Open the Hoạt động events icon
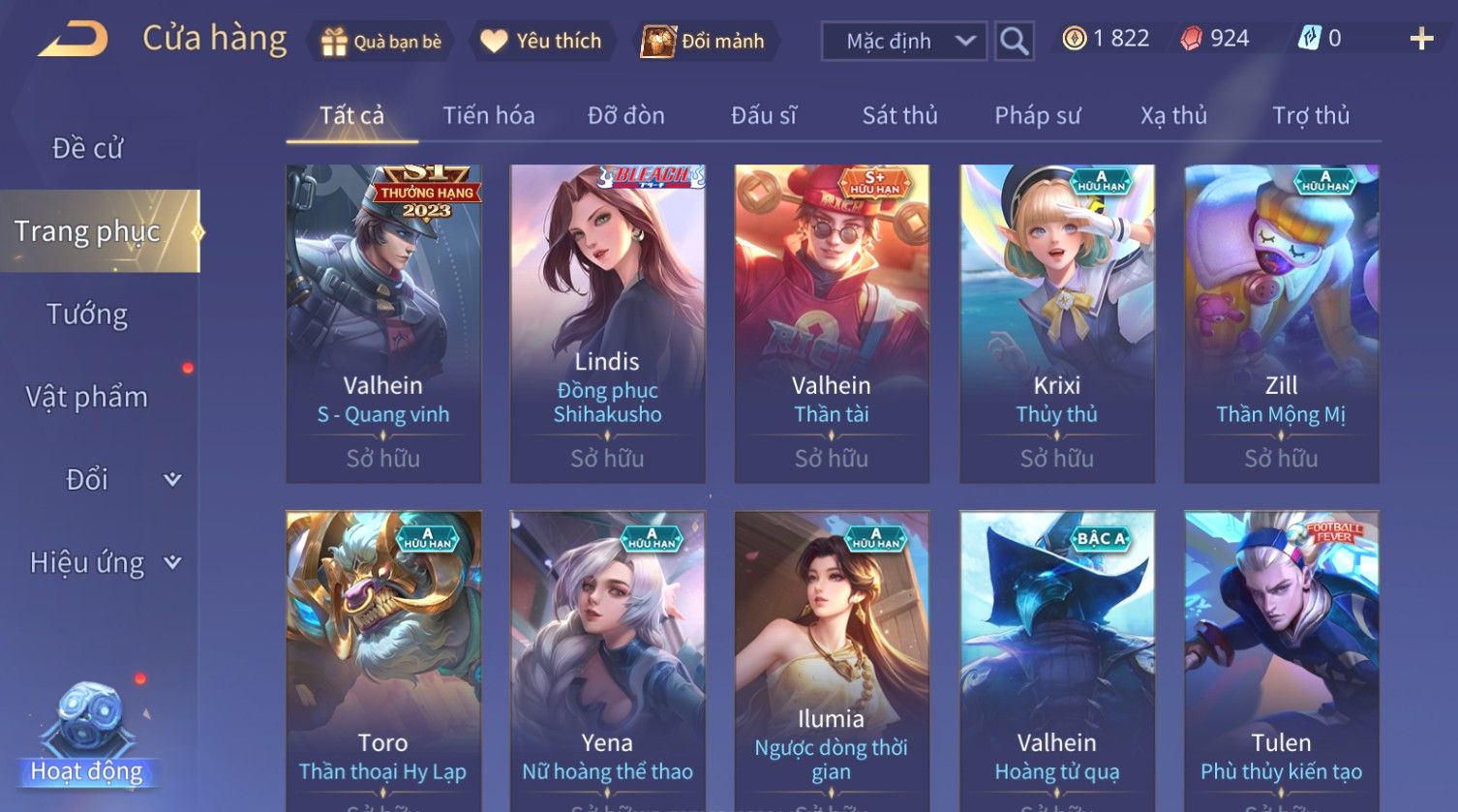The image size is (1458, 812). pos(87,736)
